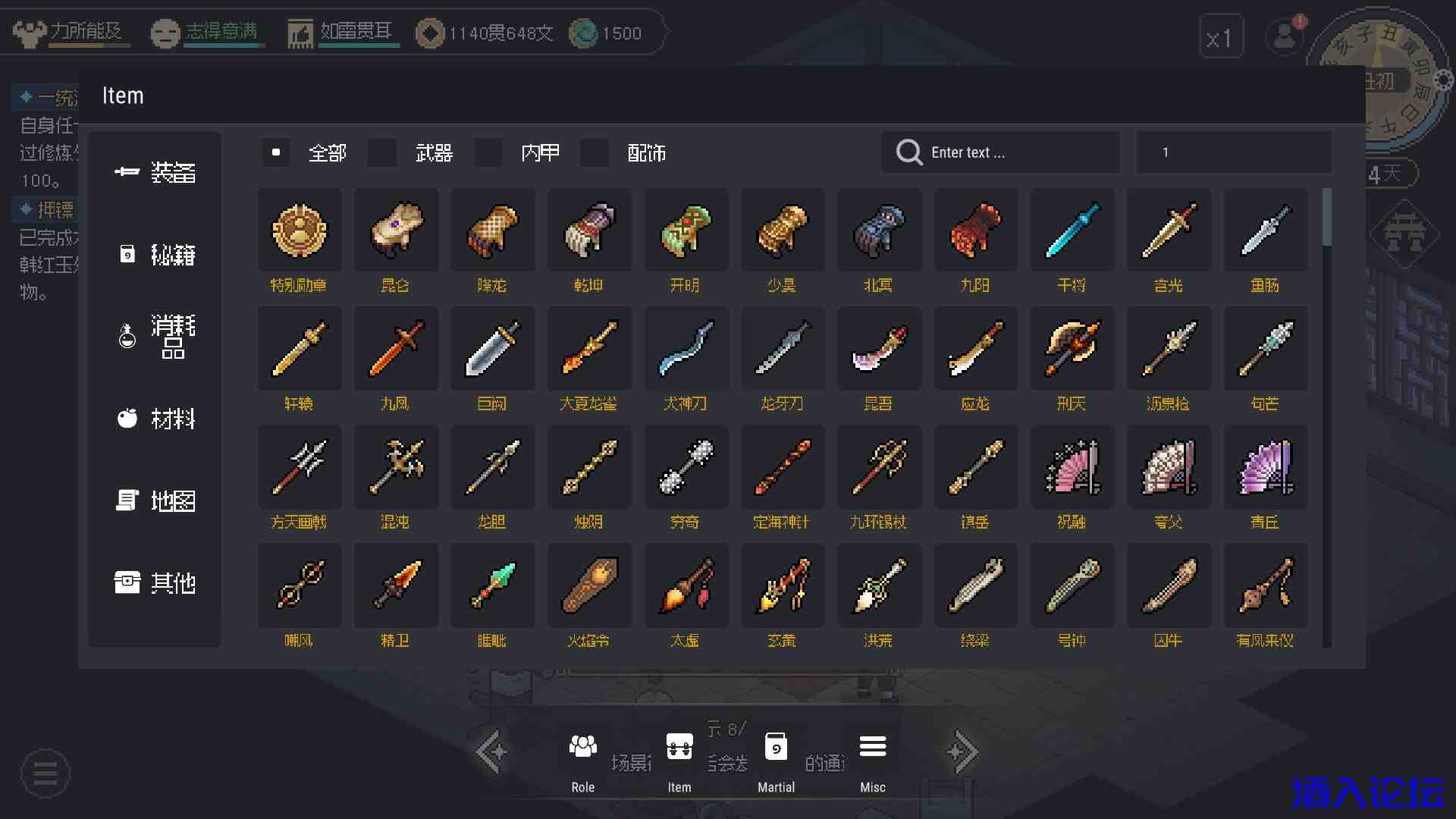Show the 材料 materials category

tap(155, 419)
